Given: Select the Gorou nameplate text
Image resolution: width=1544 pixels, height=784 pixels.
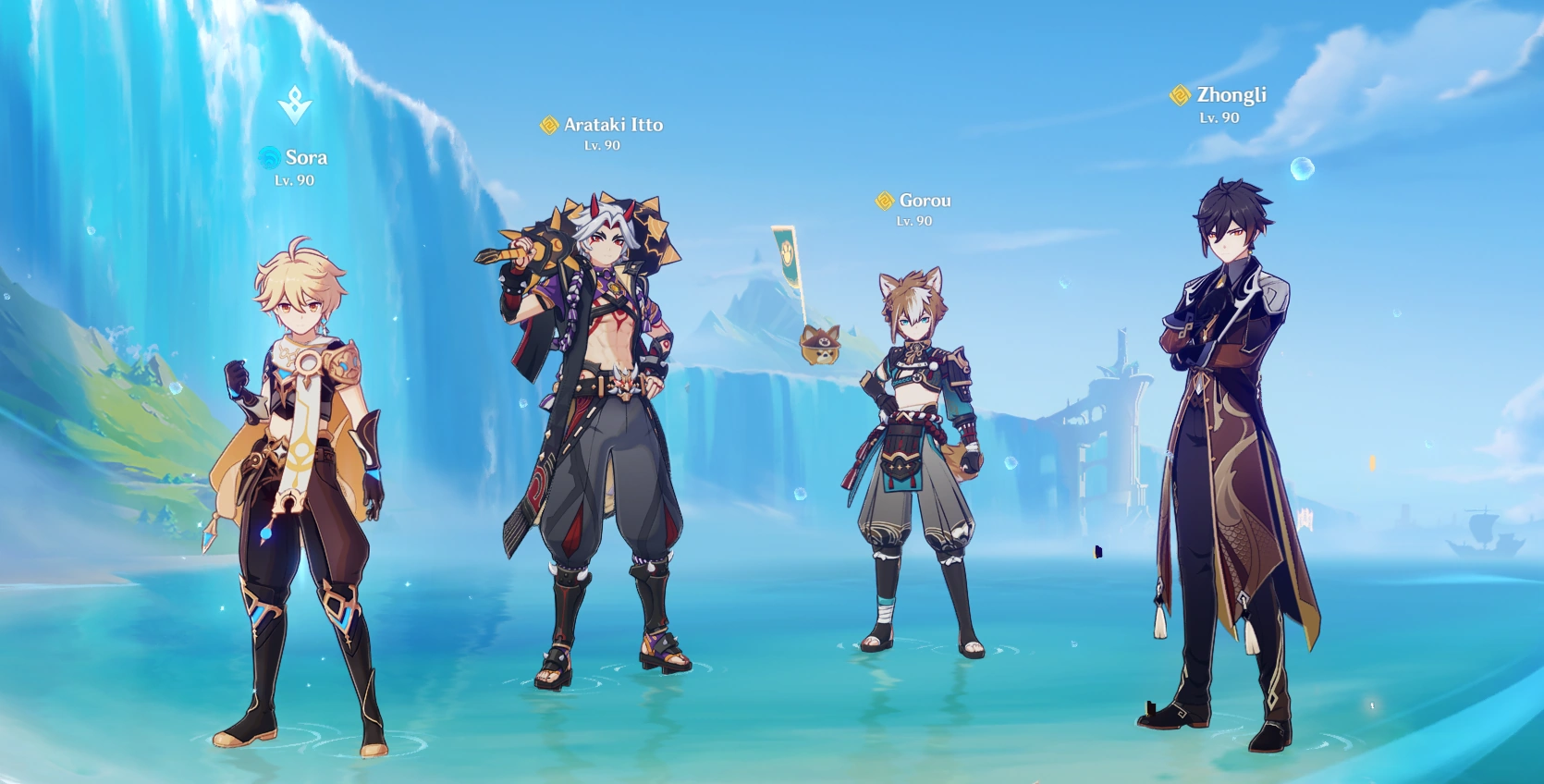Looking at the screenshot, I should 925,200.
